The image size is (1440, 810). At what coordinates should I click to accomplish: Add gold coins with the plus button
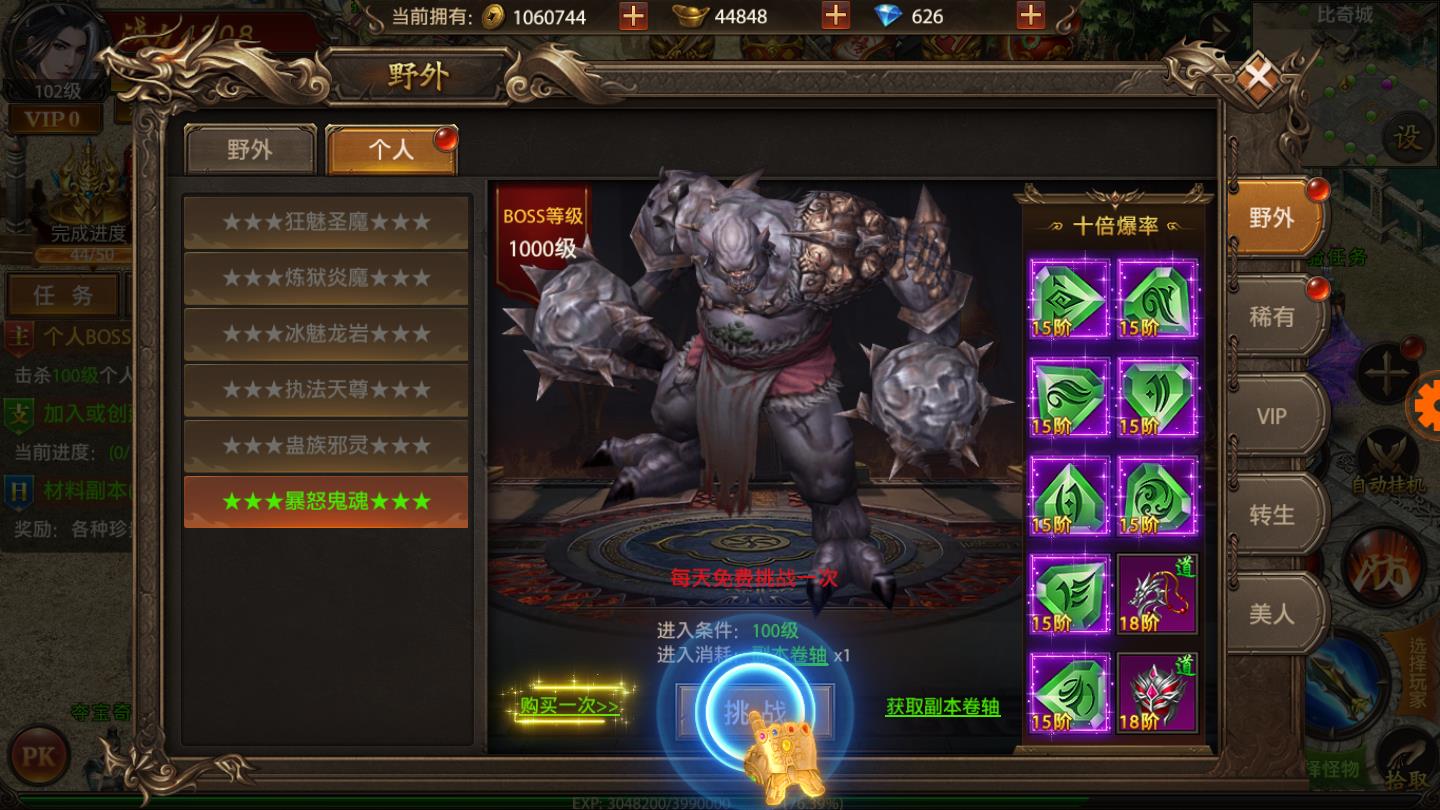pos(633,16)
